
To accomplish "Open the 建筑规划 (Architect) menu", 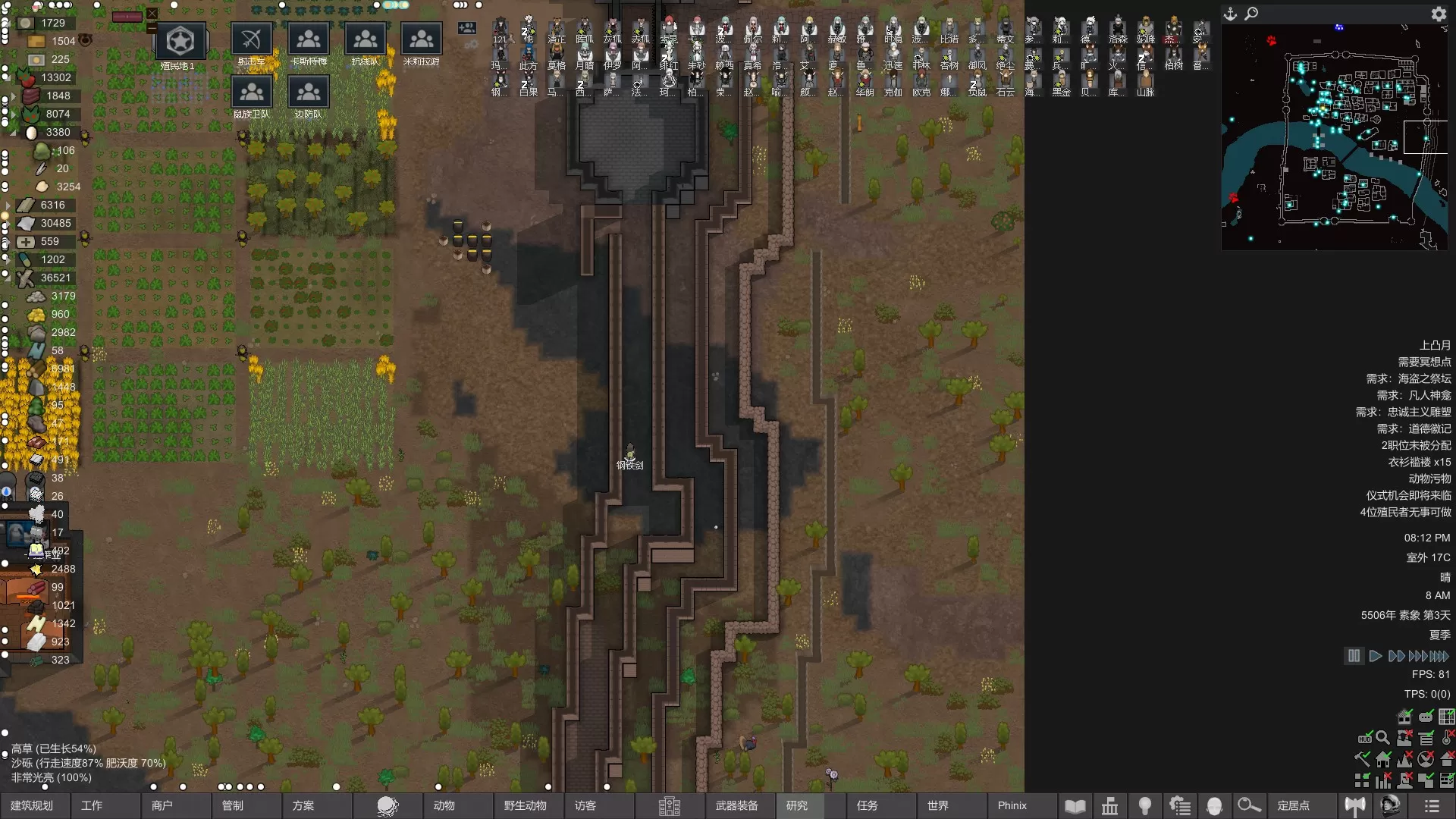I will click(x=32, y=805).
